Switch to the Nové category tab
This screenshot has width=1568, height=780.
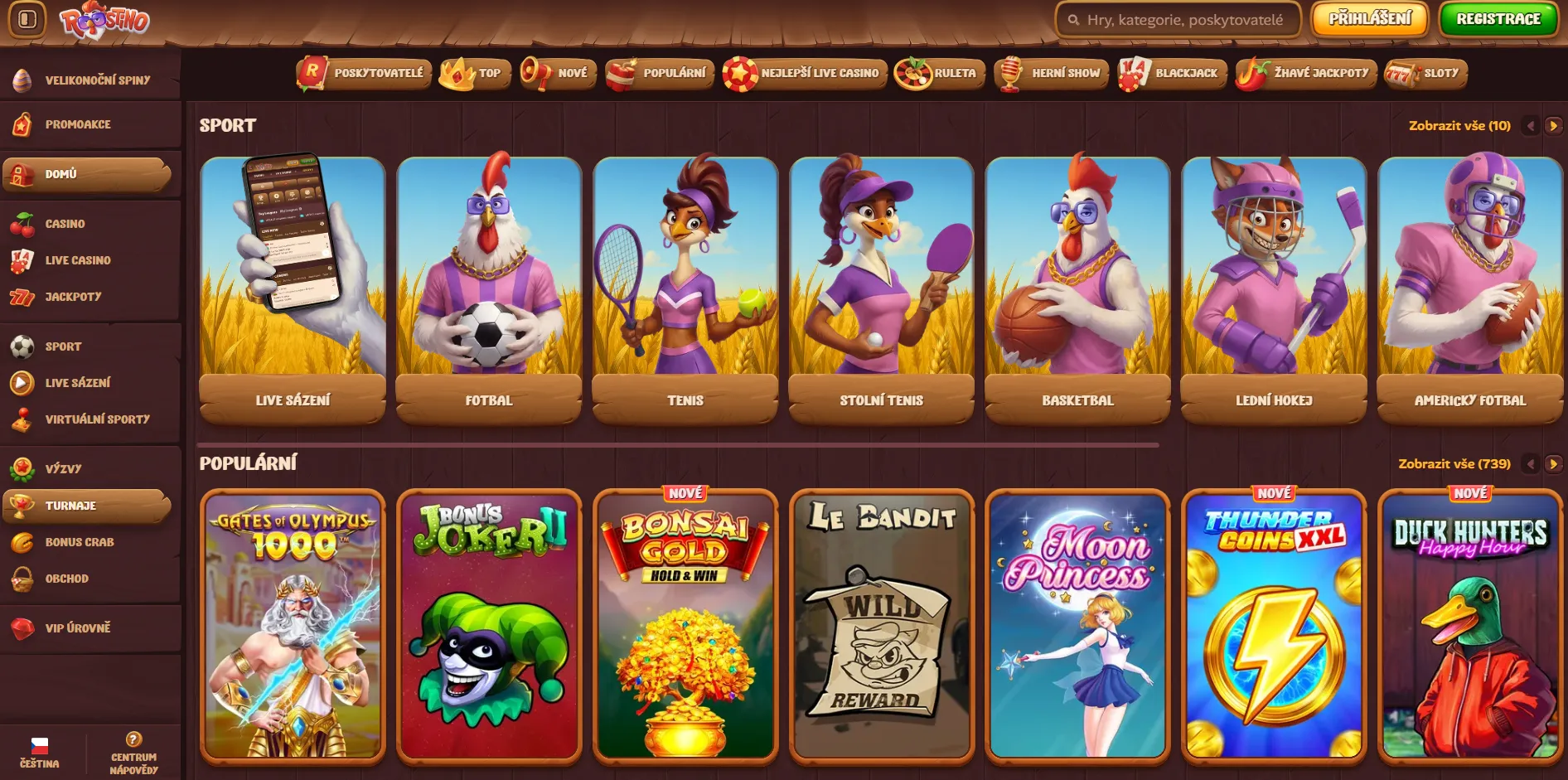pyautogui.click(x=557, y=73)
